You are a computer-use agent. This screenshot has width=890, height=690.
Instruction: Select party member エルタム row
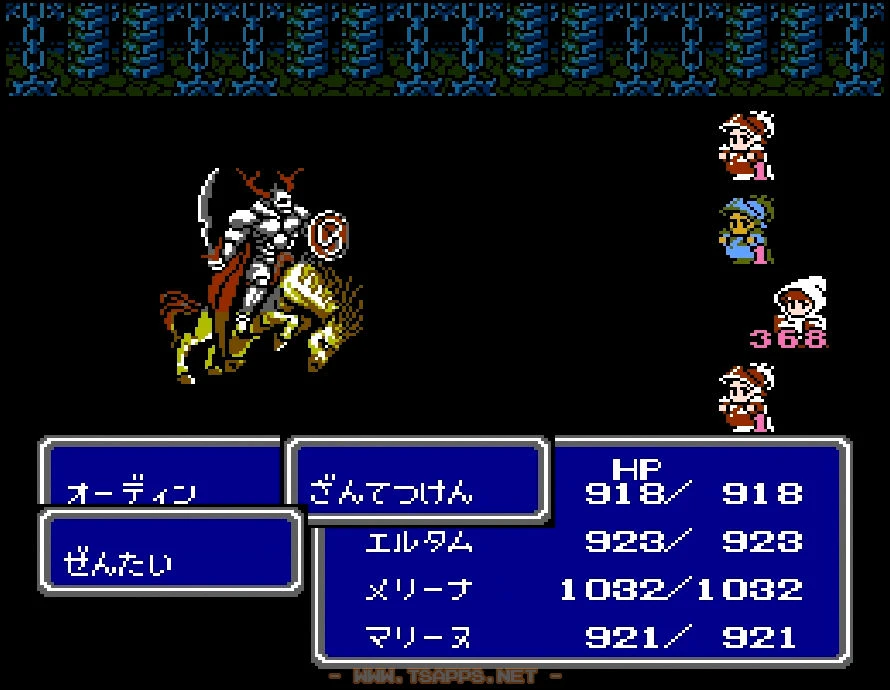coord(418,542)
